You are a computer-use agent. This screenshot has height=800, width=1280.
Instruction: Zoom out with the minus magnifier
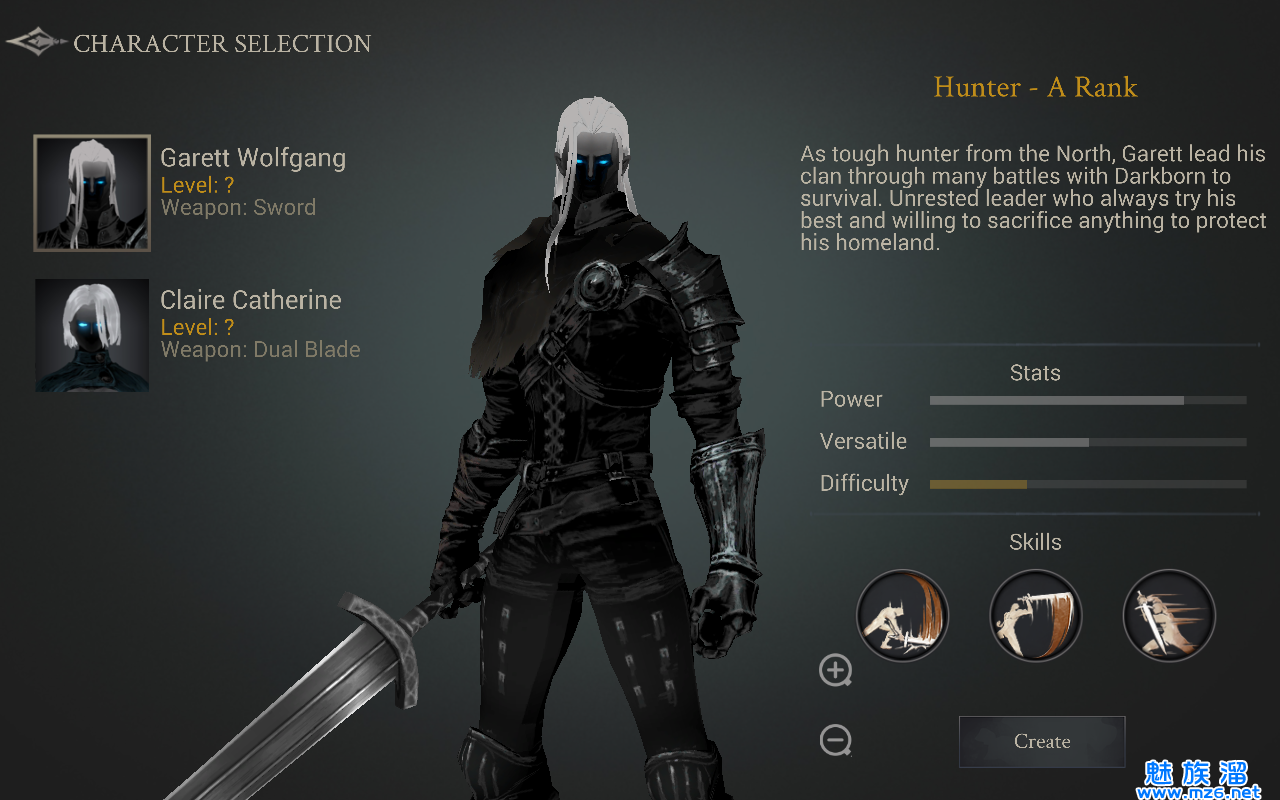(835, 741)
